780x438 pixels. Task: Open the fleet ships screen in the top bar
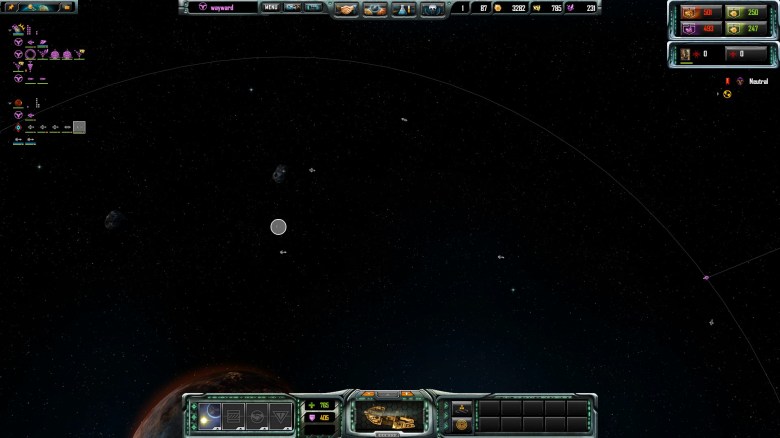[x=375, y=9]
